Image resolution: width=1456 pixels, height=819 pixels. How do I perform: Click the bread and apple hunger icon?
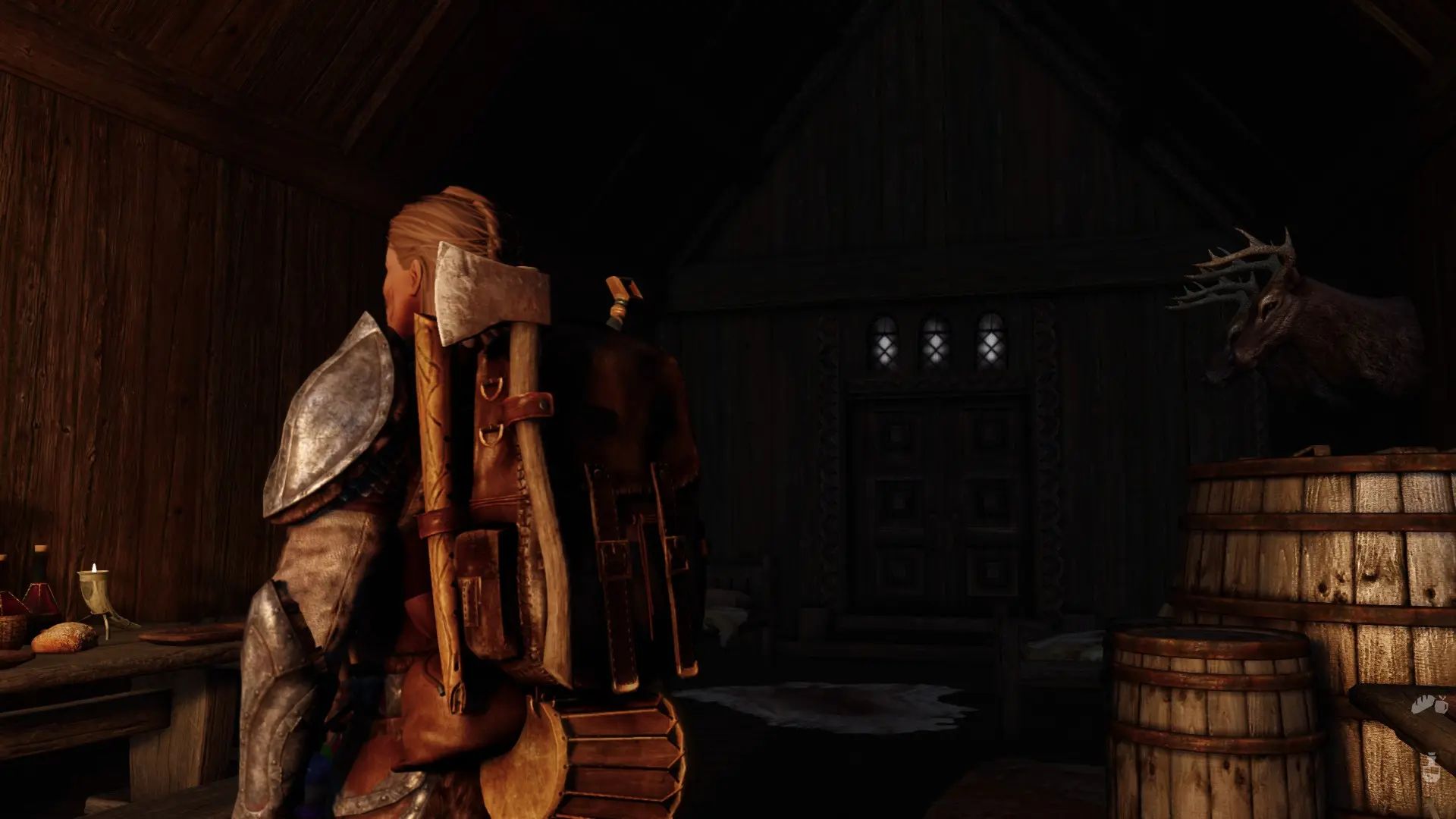tap(1429, 704)
